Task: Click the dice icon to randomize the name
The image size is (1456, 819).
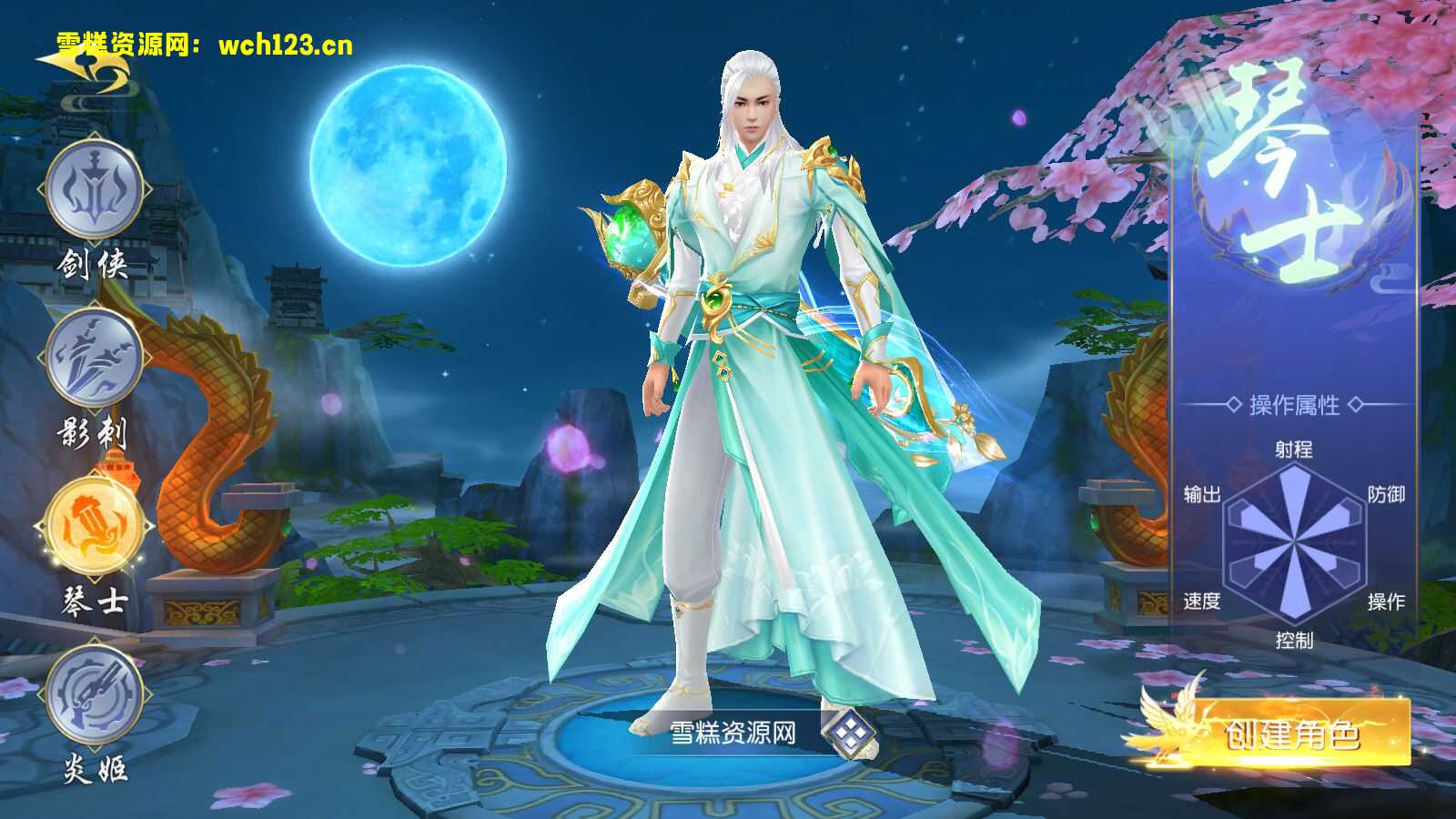Action: coord(851,733)
